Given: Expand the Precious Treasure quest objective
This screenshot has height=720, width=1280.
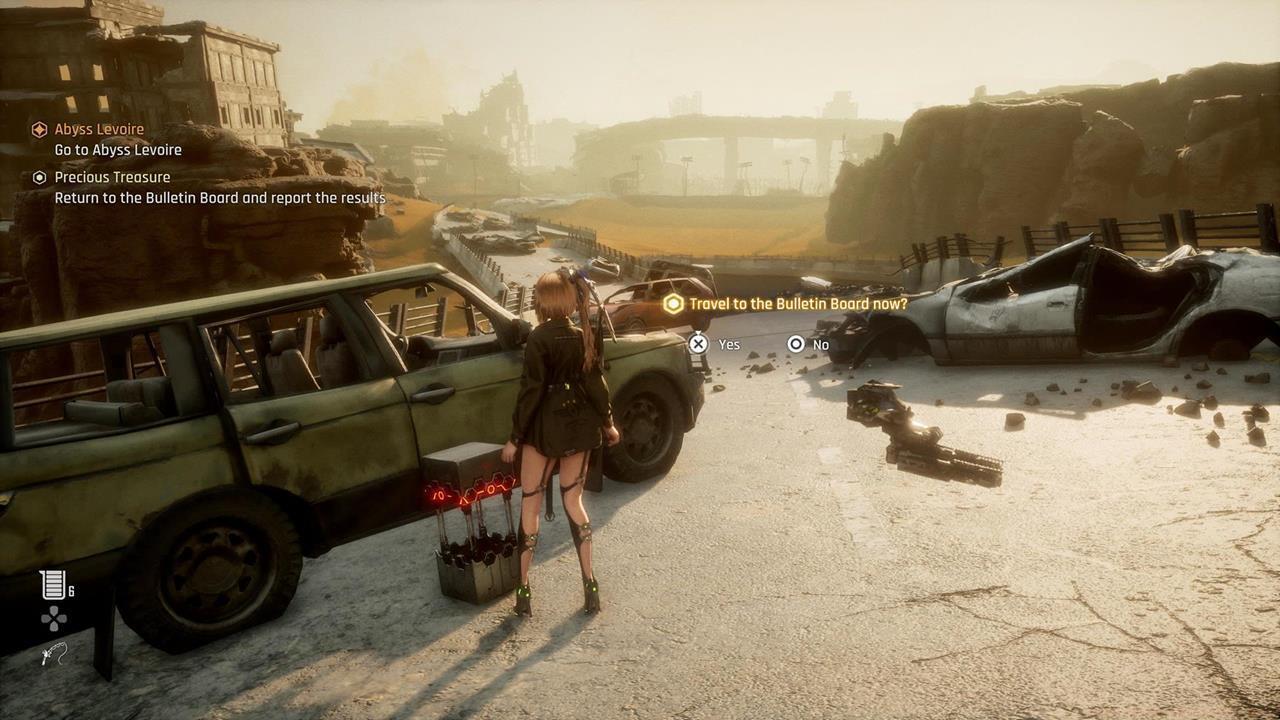Looking at the screenshot, I should tap(112, 177).
